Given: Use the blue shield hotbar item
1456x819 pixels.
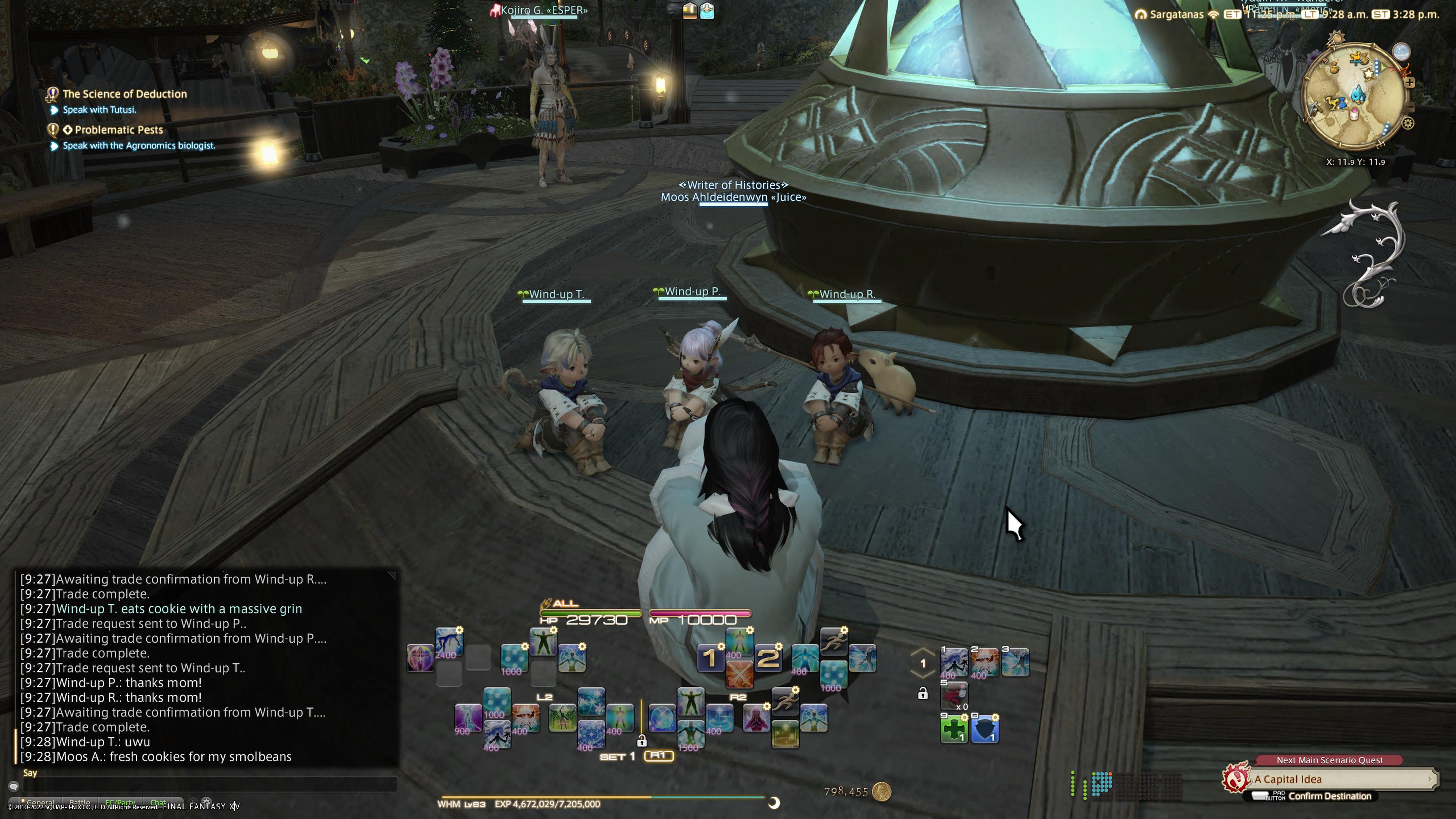Looking at the screenshot, I should 985,729.
